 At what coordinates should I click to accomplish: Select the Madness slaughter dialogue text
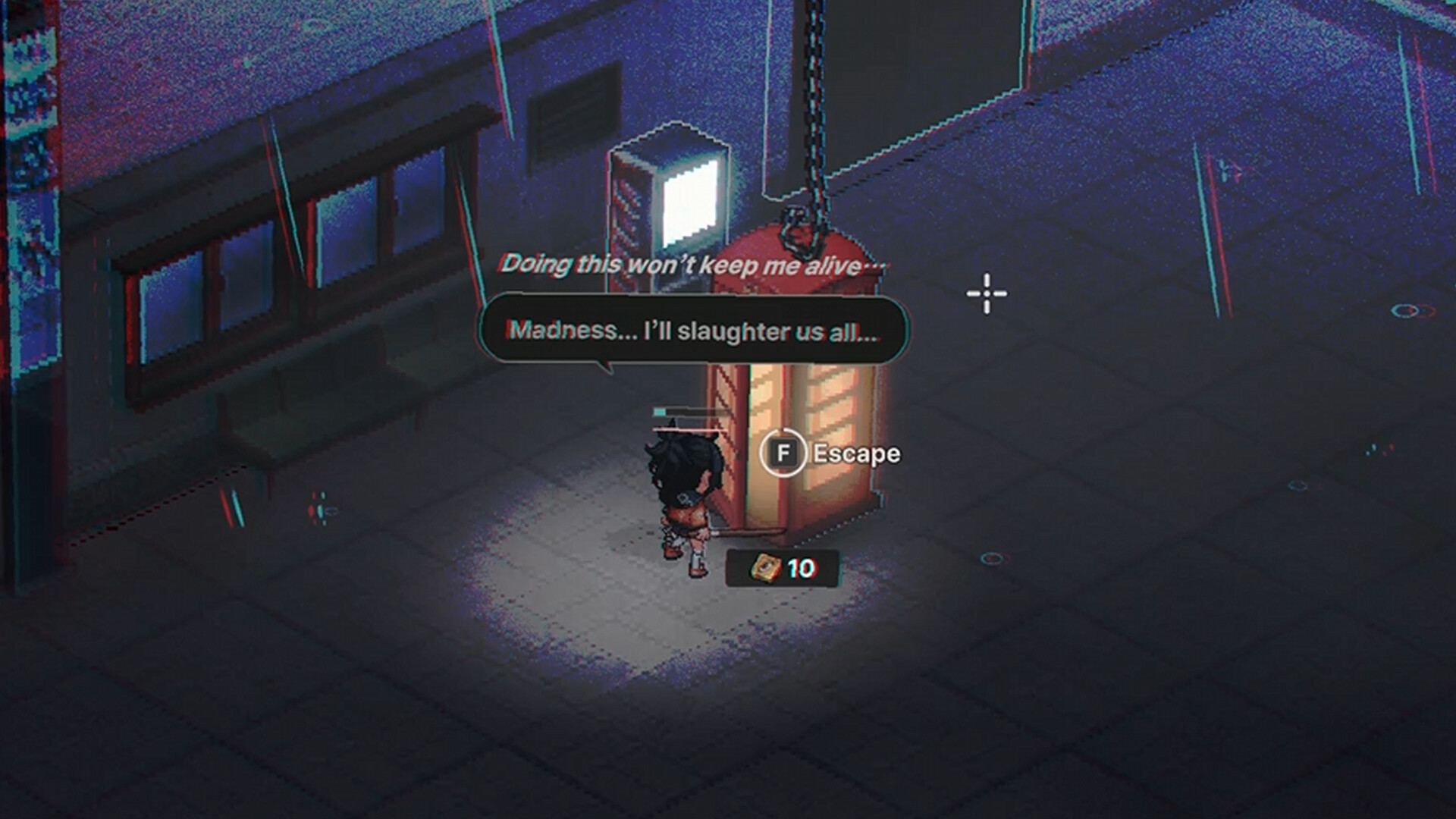692,330
